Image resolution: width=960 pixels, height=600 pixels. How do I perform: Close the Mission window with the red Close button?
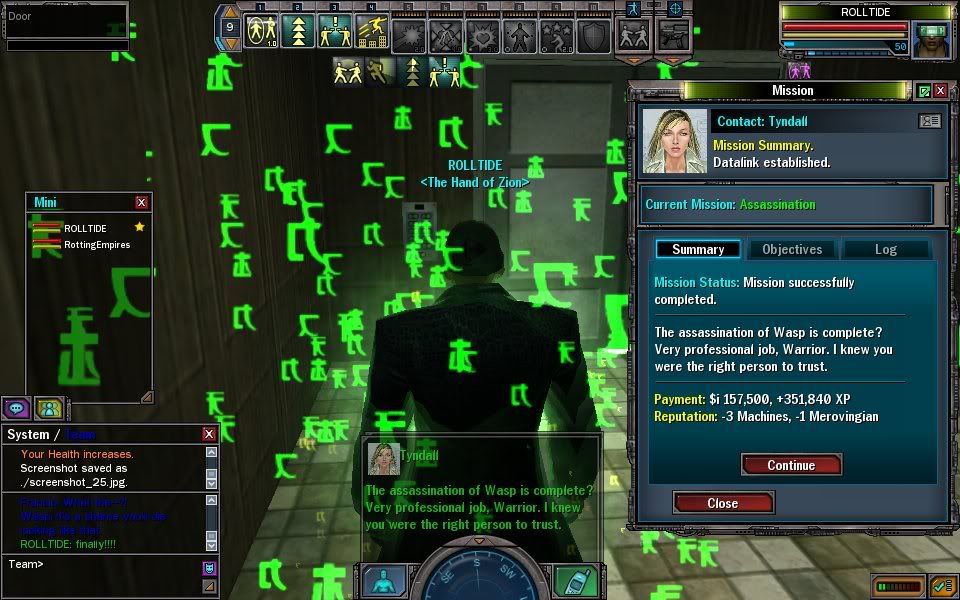[x=723, y=503]
